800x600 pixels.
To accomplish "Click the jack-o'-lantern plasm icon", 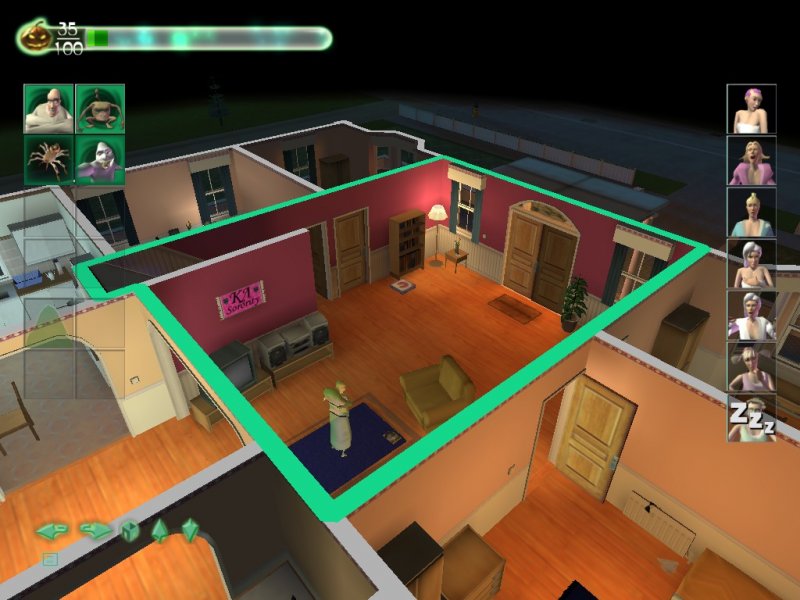I will click(x=34, y=38).
